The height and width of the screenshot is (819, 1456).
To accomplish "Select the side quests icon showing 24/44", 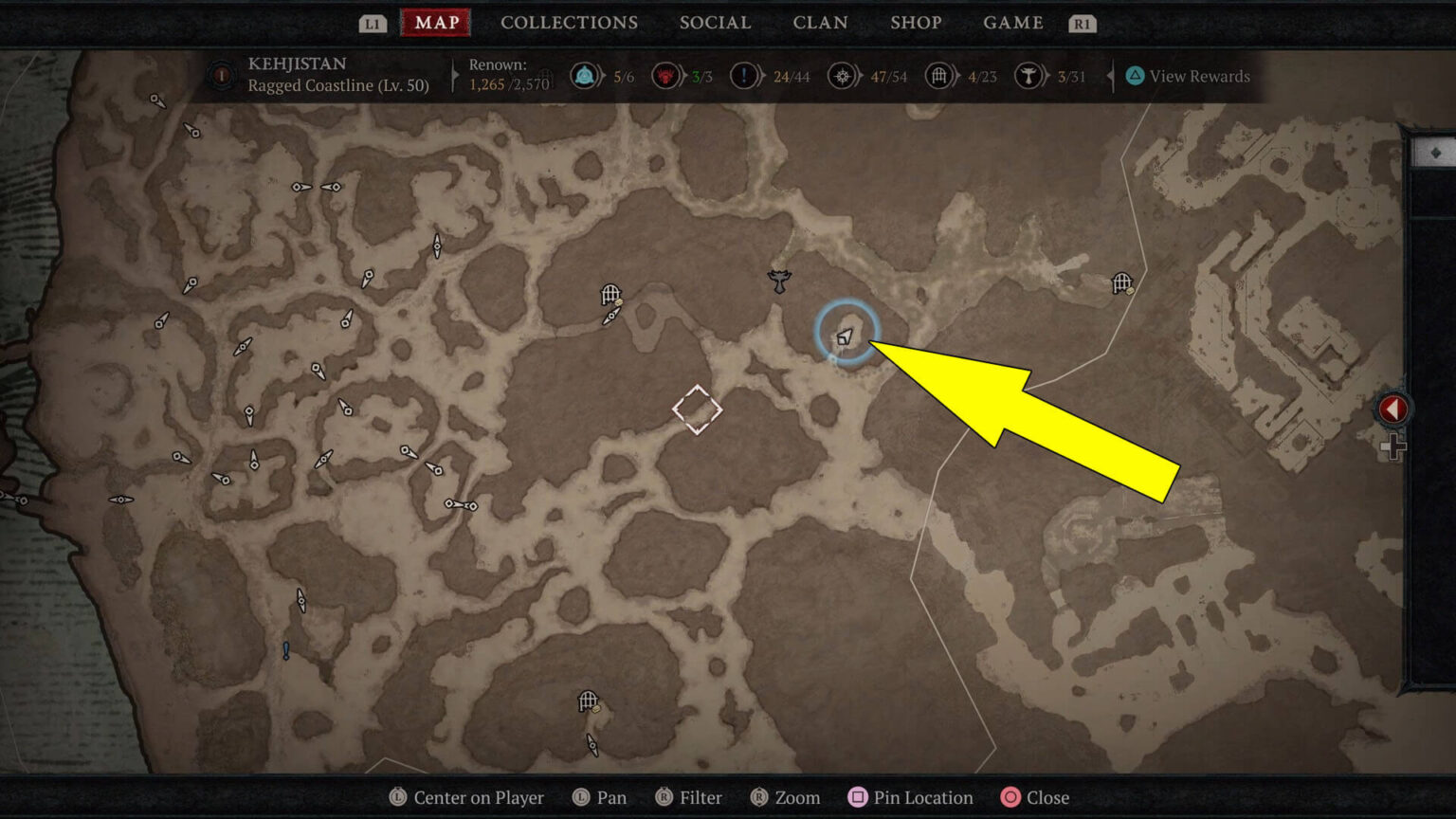I will pos(745,75).
